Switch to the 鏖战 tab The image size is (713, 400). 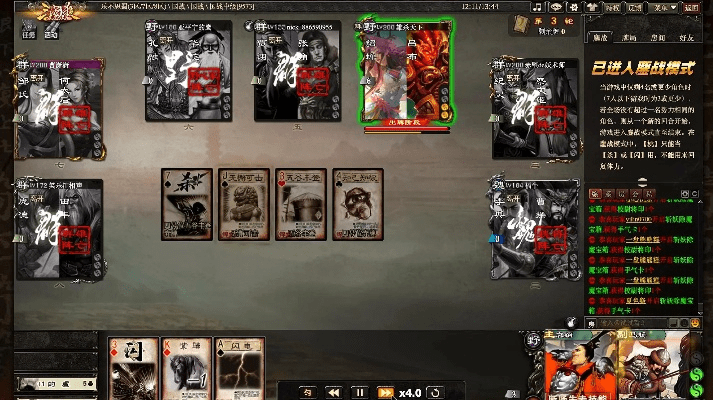point(602,36)
